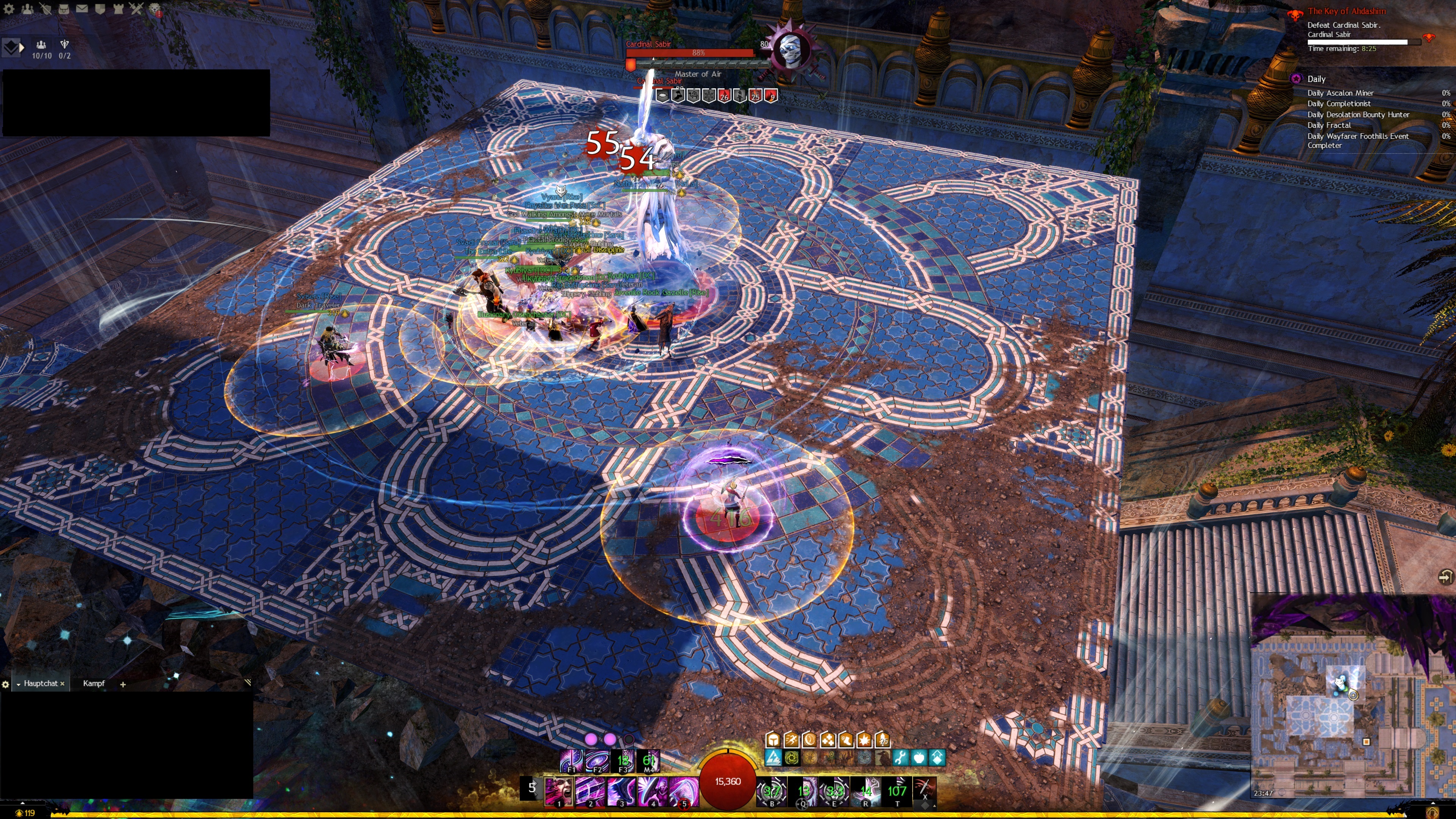Open the mail envelope icon
The image size is (1456, 819).
coord(82,9)
